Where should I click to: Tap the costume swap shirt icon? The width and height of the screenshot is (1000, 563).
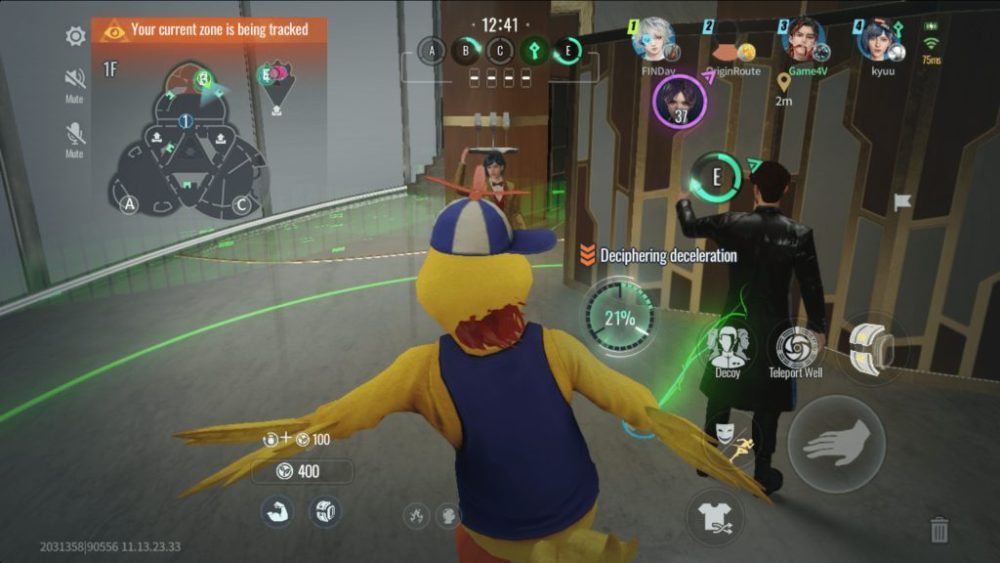tap(717, 517)
